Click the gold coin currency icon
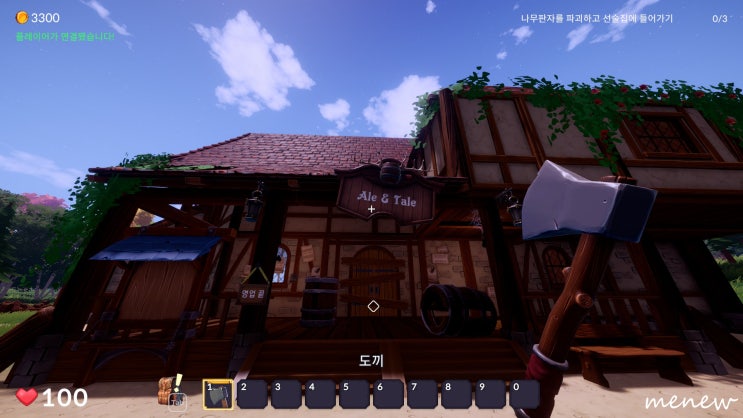 click(x=22, y=18)
